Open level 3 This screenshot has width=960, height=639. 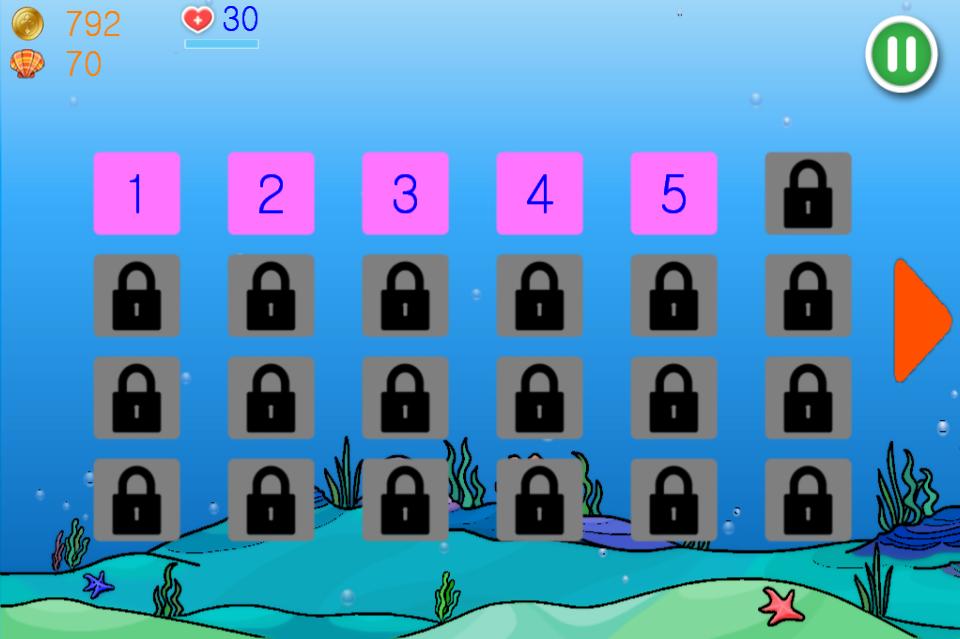pos(405,193)
